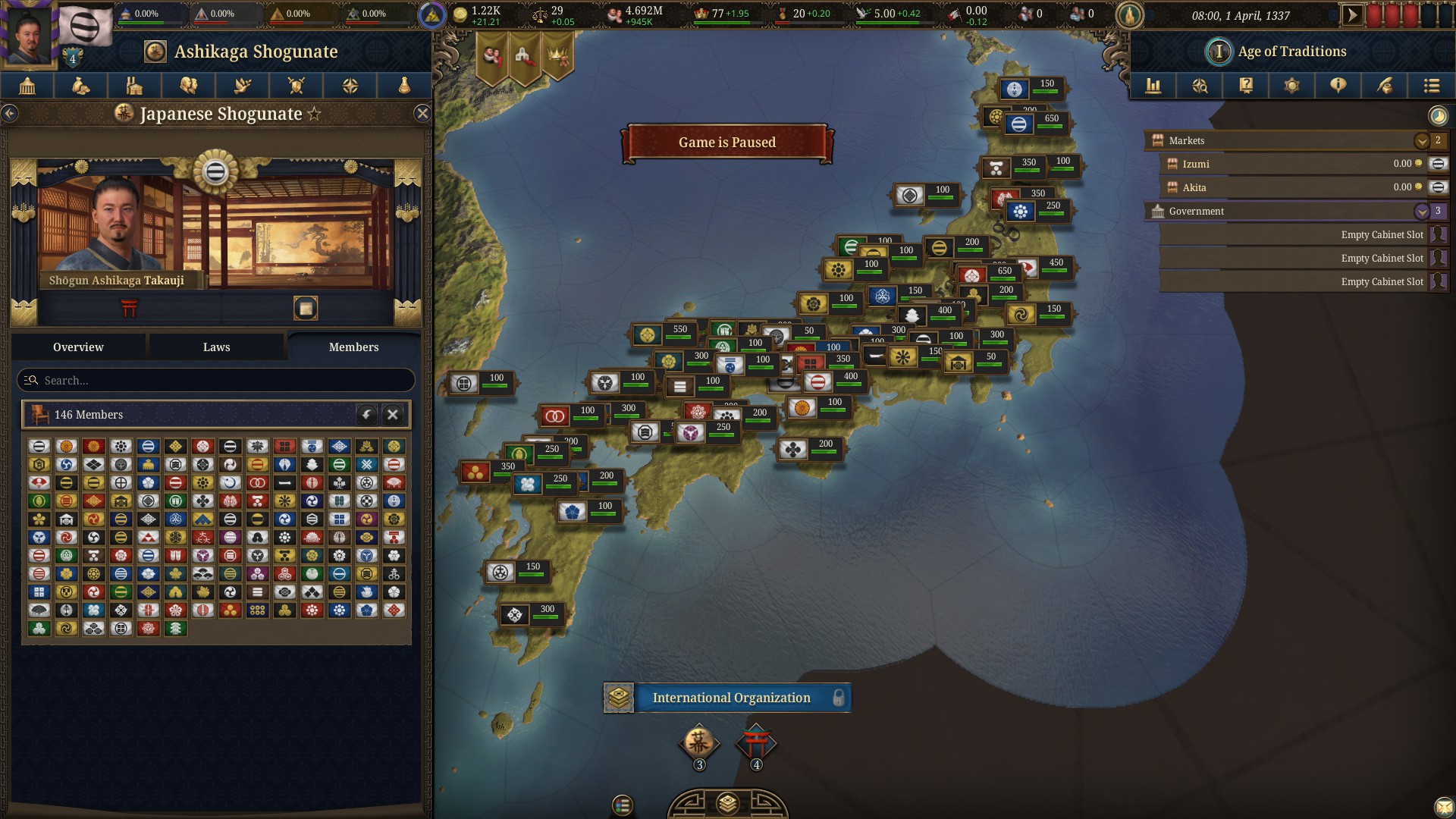Open the ledger via bar chart icon
Image resolution: width=1456 pixels, height=819 pixels.
pyautogui.click(x=1153, y=86)
